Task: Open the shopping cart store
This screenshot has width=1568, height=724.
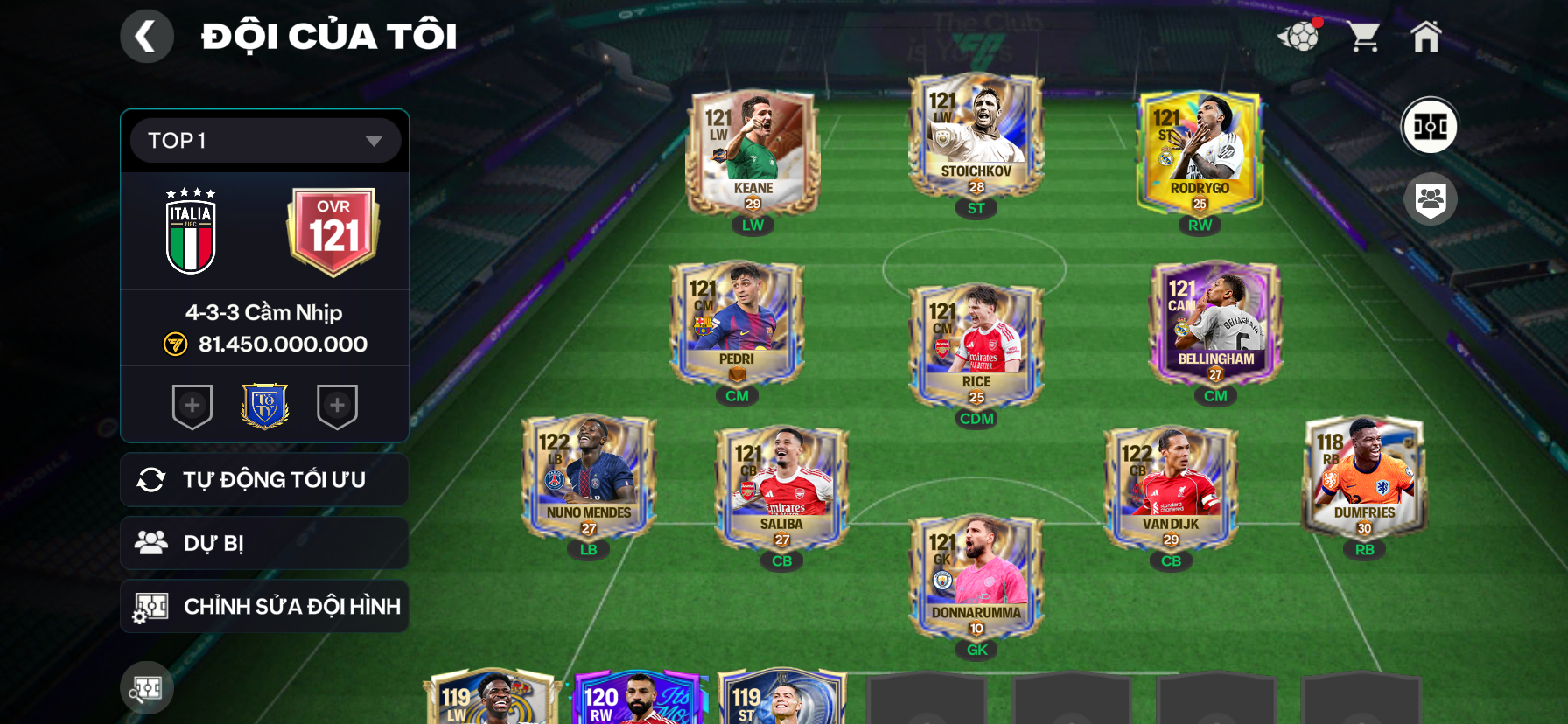Action: pos(1363,37)
